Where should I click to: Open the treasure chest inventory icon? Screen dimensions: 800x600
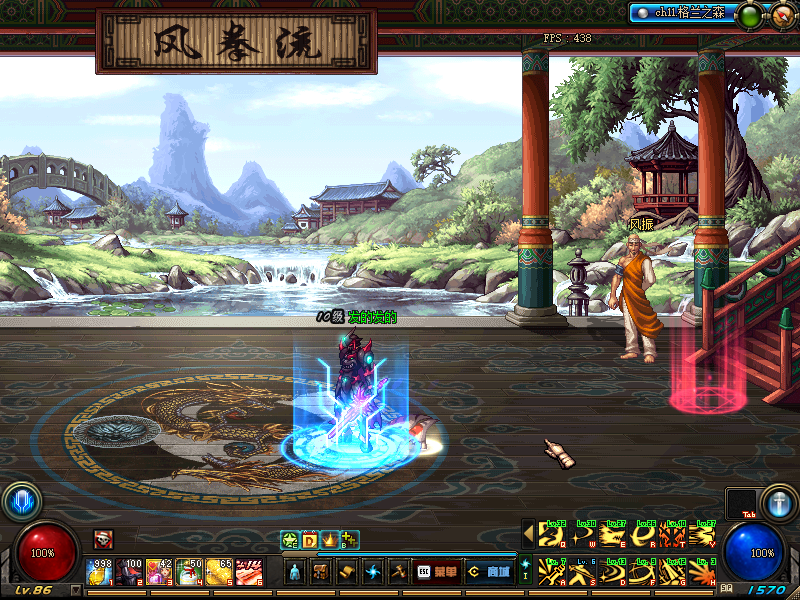(x=321, y=572)
